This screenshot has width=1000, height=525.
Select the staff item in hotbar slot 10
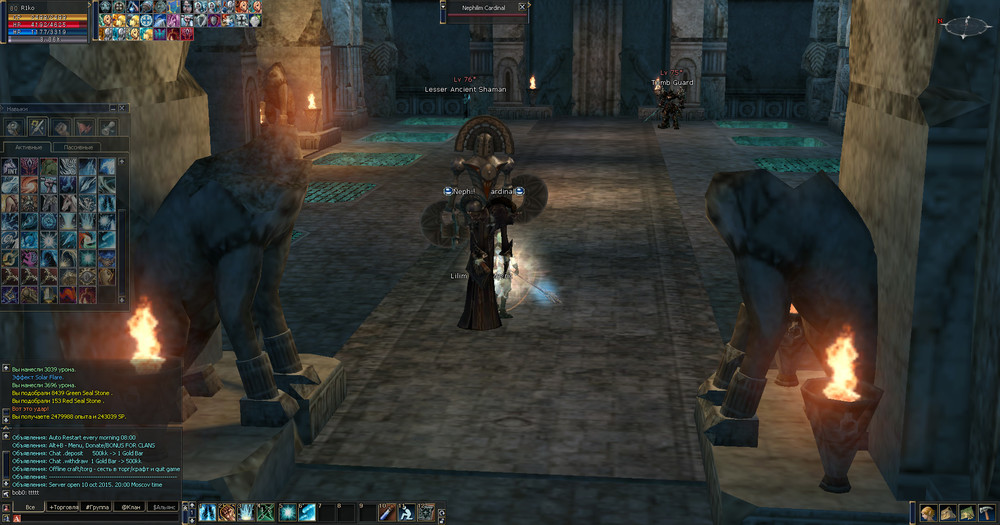[386, 512]
